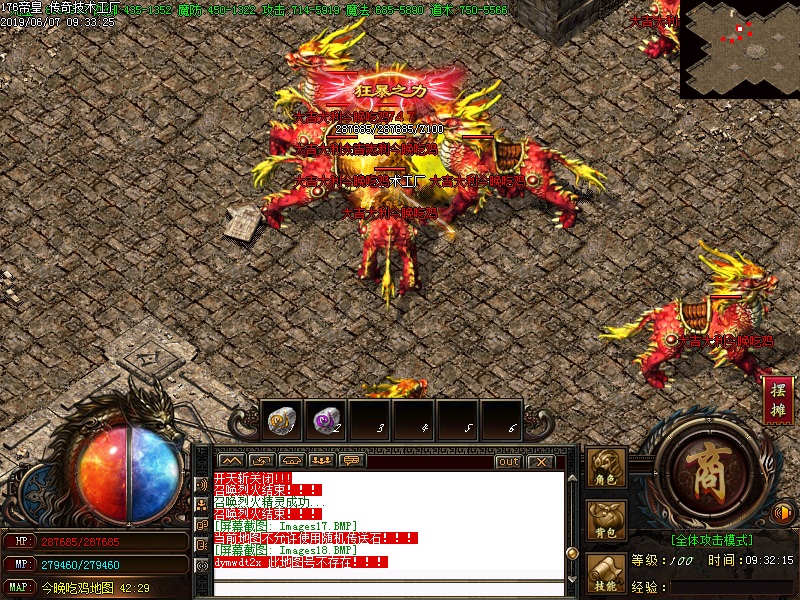The width and height of the screenshot is (800, 600).
Task: Open the 技能 skills panel
Action: point(606,574)
